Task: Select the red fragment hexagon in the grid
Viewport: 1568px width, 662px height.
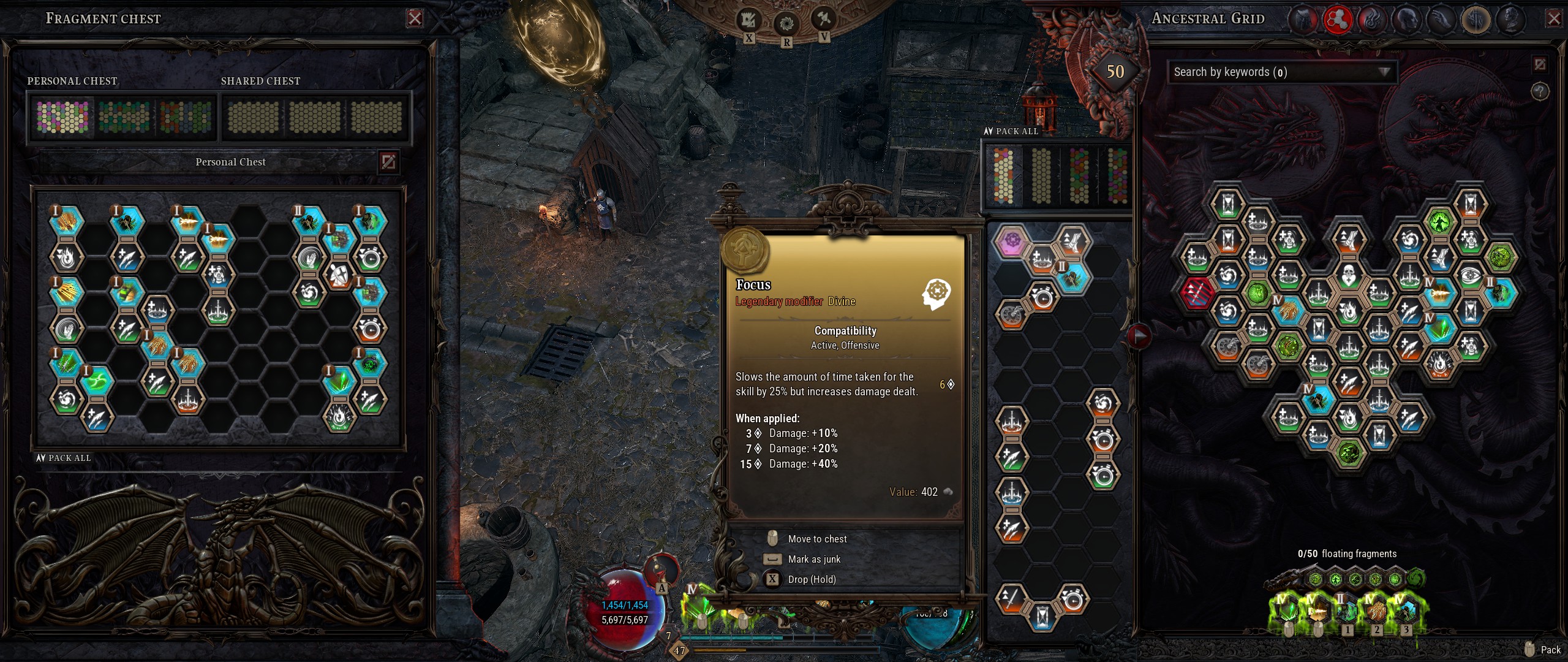Action: coord(1197,292)
